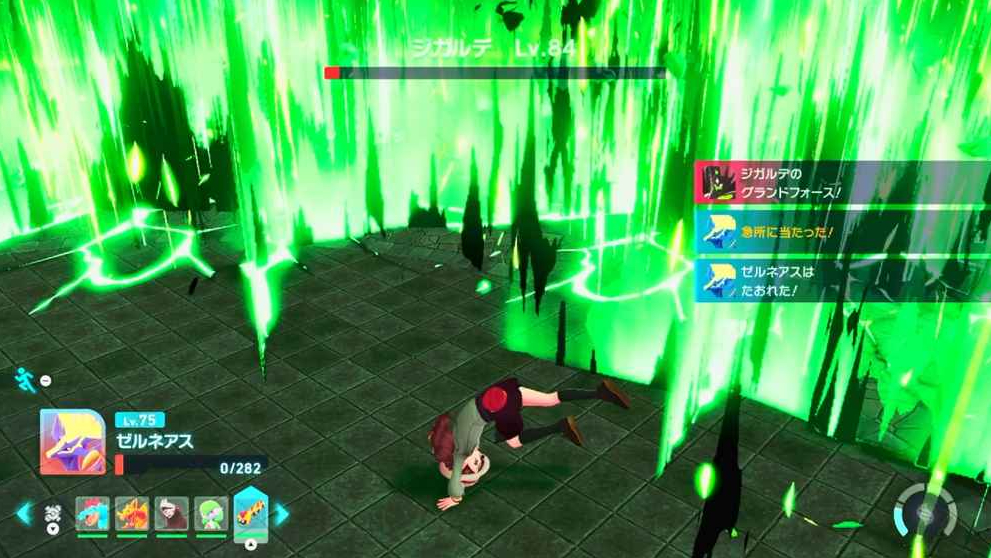Click the left party cycle arrow
Viewport: 991px width, 558px height.
point(24,514)
